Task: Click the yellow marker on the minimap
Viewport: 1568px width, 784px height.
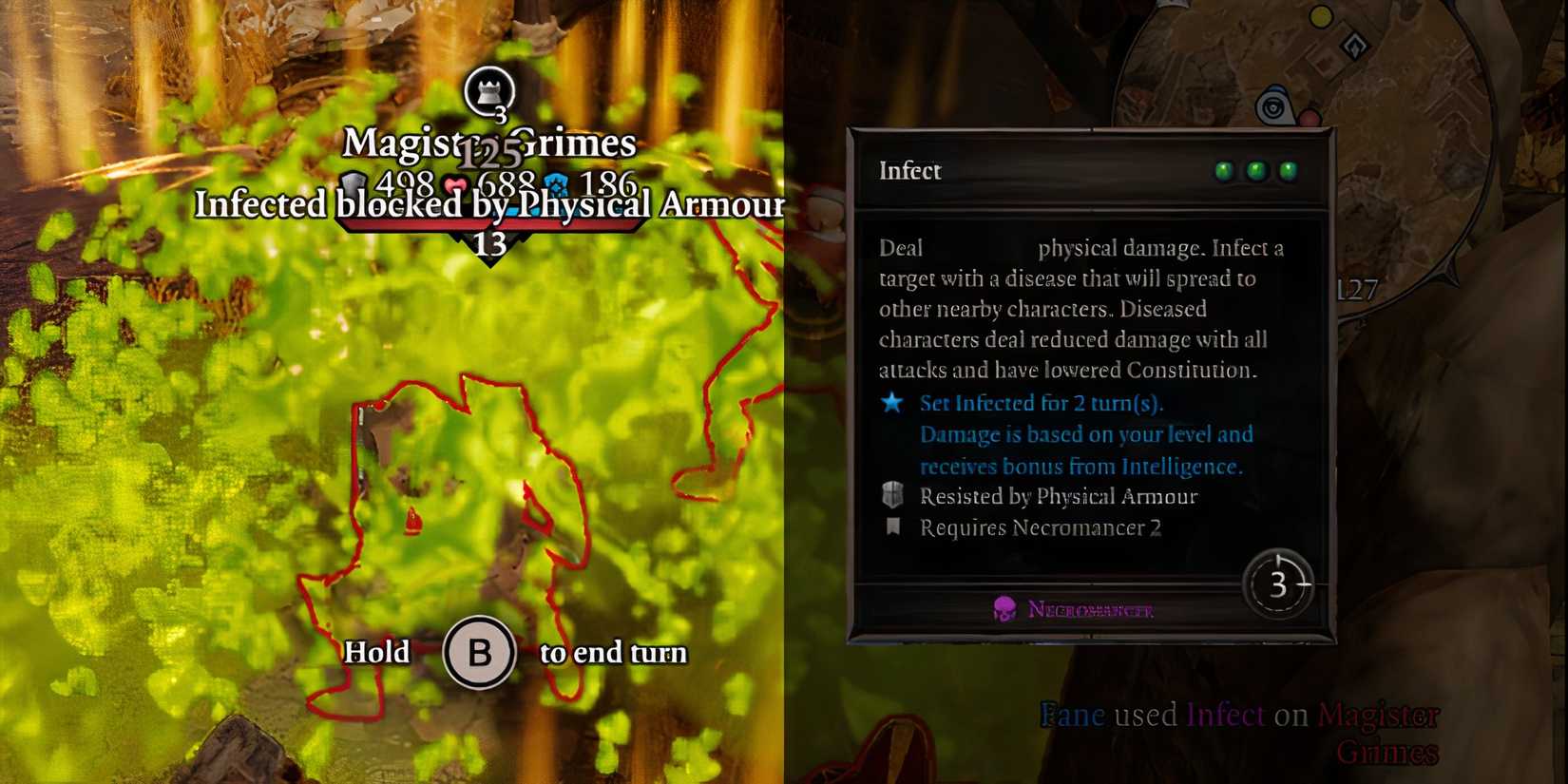Action: 1319,16
